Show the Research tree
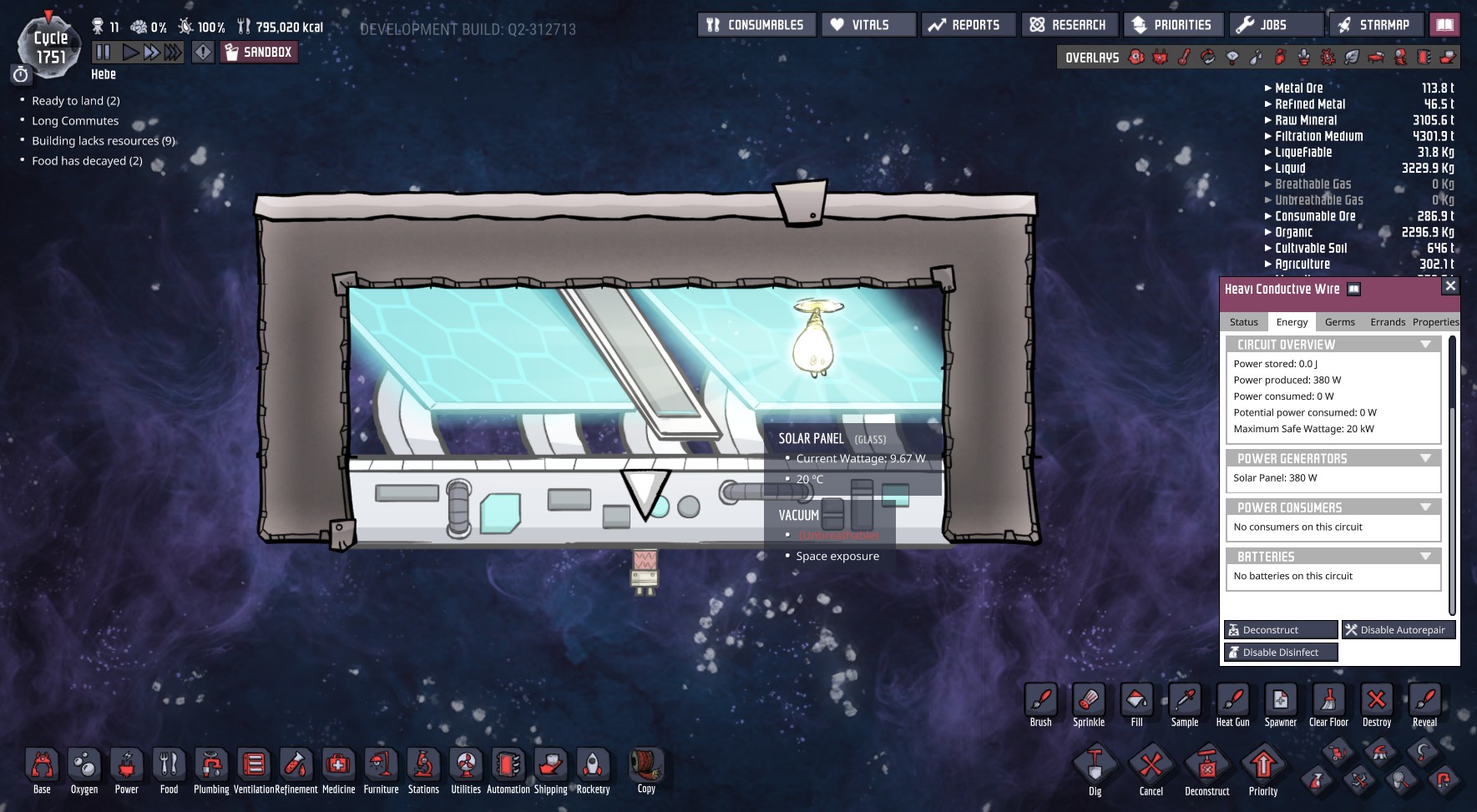The image size is (1477, 812). tap(1068, 25)
